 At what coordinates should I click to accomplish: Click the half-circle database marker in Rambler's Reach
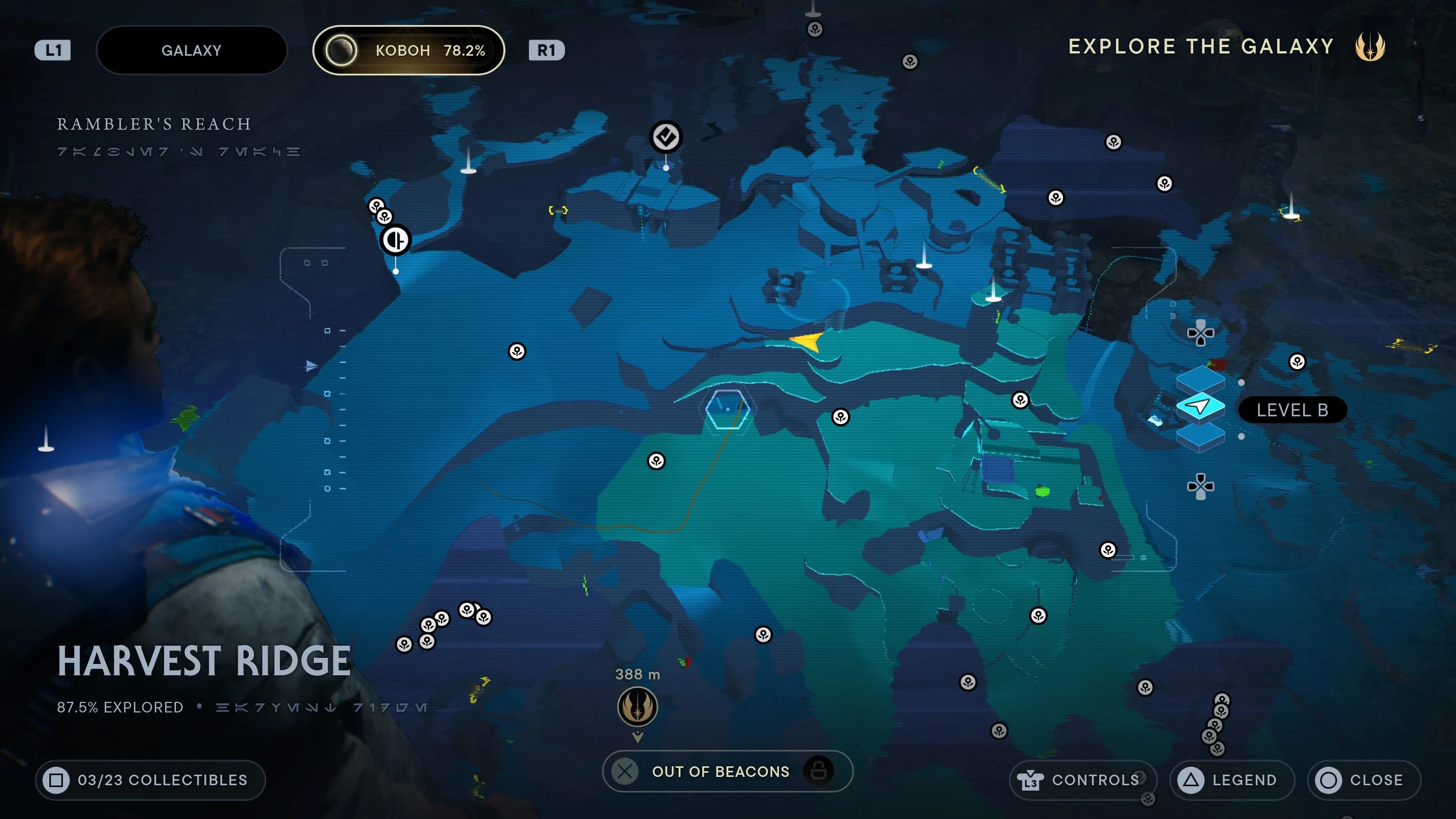(x=395, y=240)
